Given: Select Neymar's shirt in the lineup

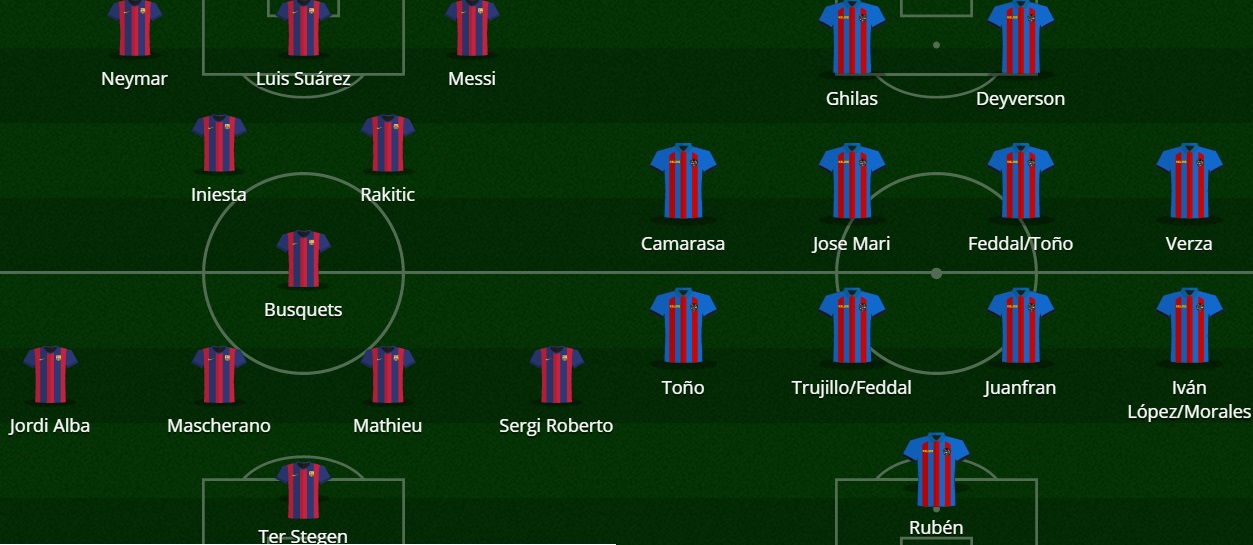Looking at the screenshot, I should (x=134, y=27).
